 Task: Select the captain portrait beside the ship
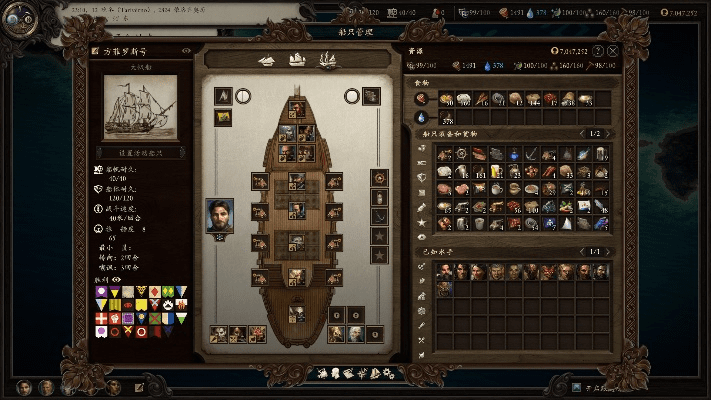(219, 215)
